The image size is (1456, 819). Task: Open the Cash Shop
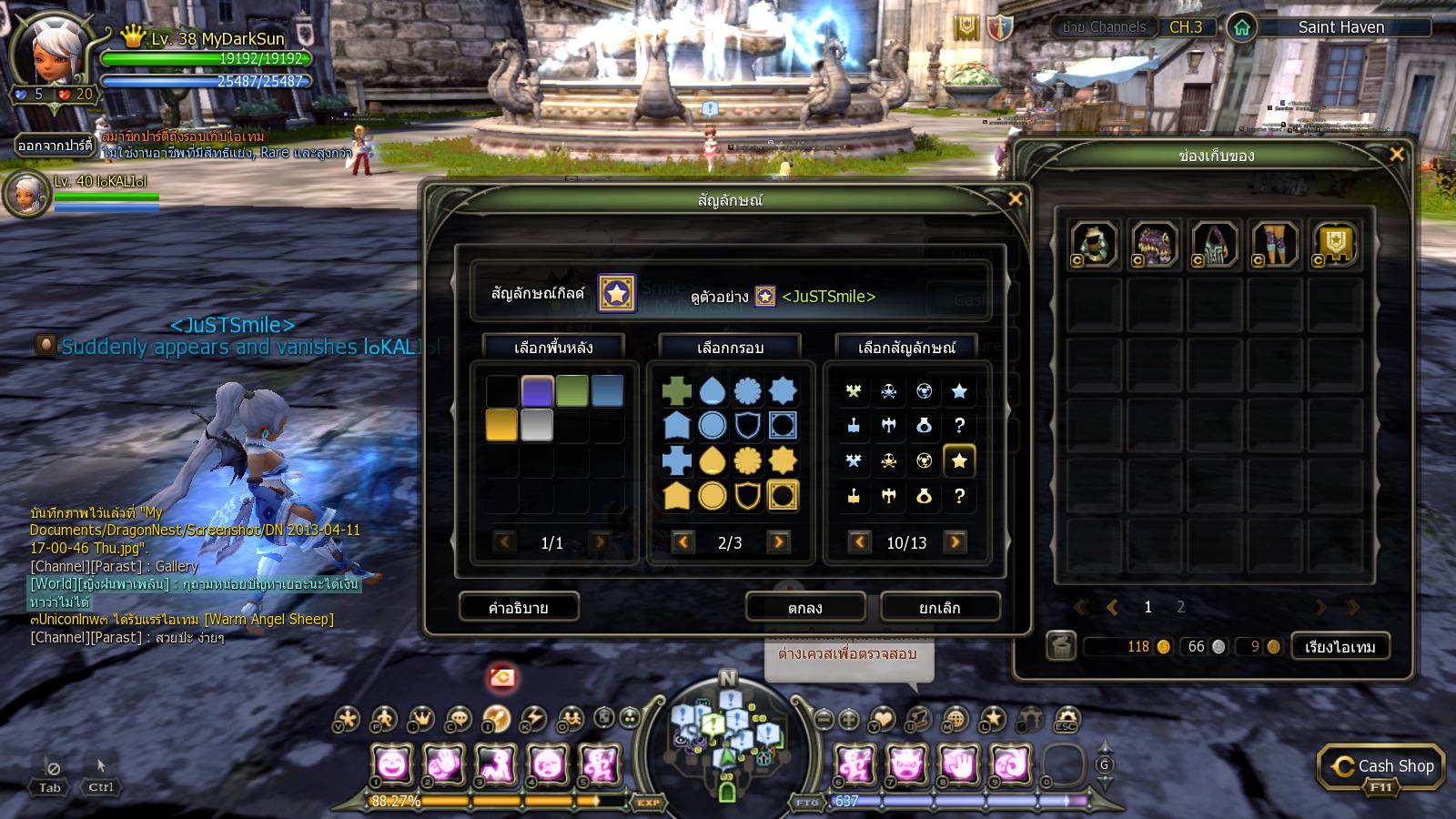click(x=1381, y=767)
